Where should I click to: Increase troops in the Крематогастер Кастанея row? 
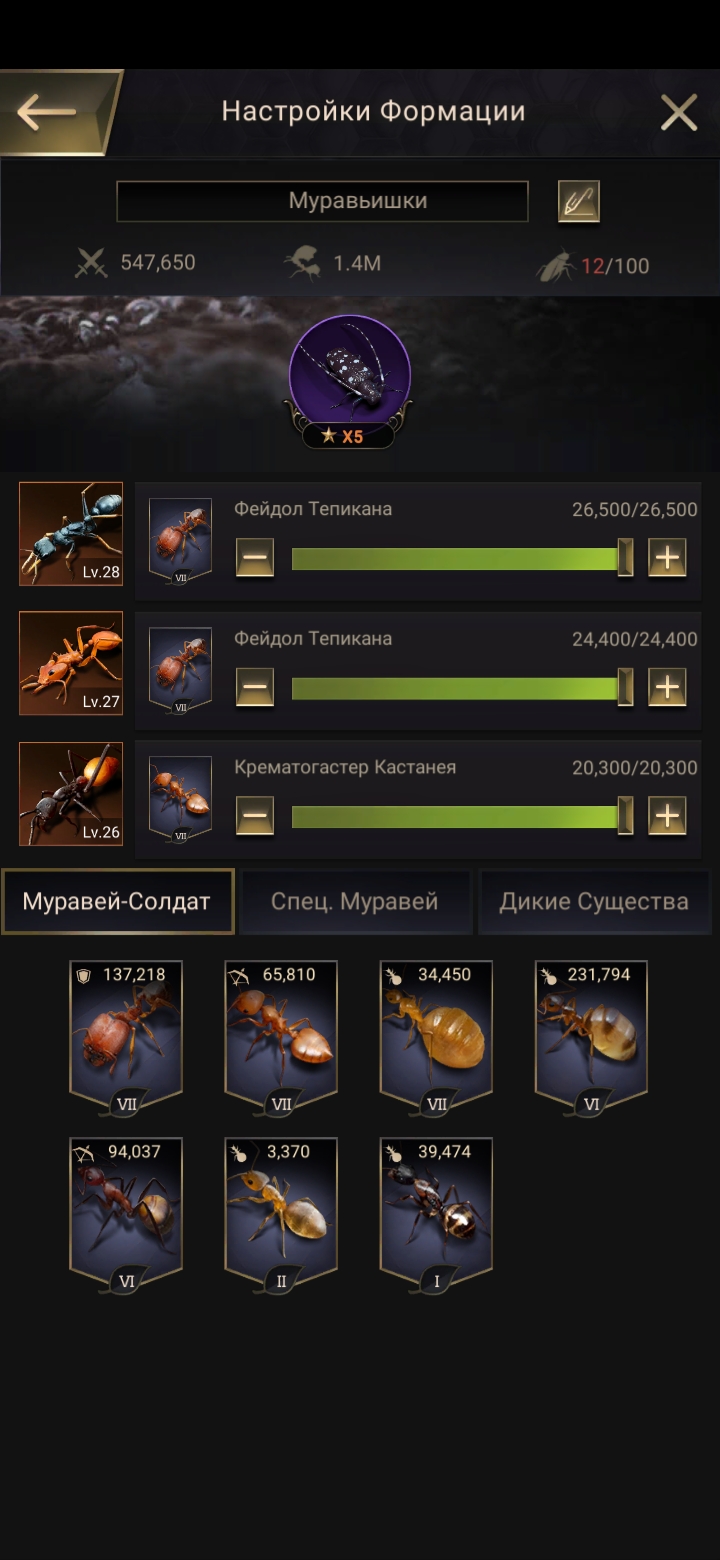(x=667, y=816)
